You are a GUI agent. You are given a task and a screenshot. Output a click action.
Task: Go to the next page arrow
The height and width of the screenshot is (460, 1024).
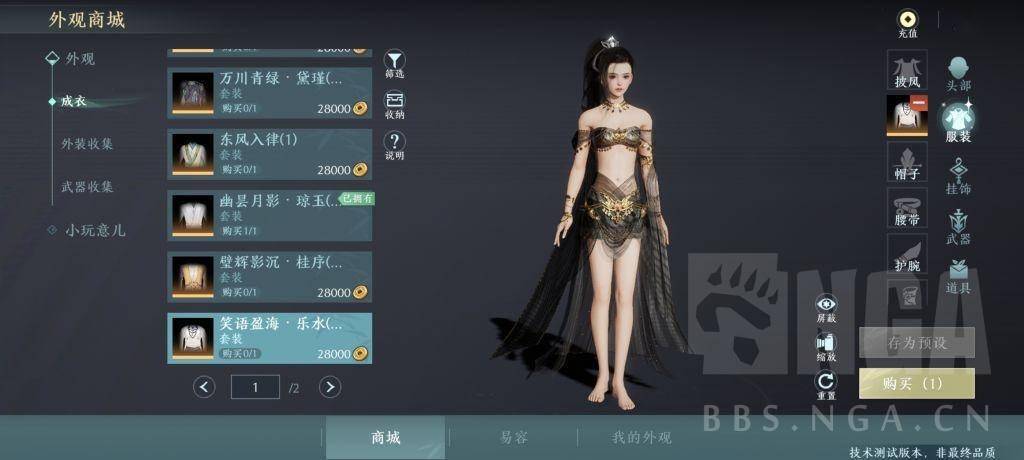(330, 387)
